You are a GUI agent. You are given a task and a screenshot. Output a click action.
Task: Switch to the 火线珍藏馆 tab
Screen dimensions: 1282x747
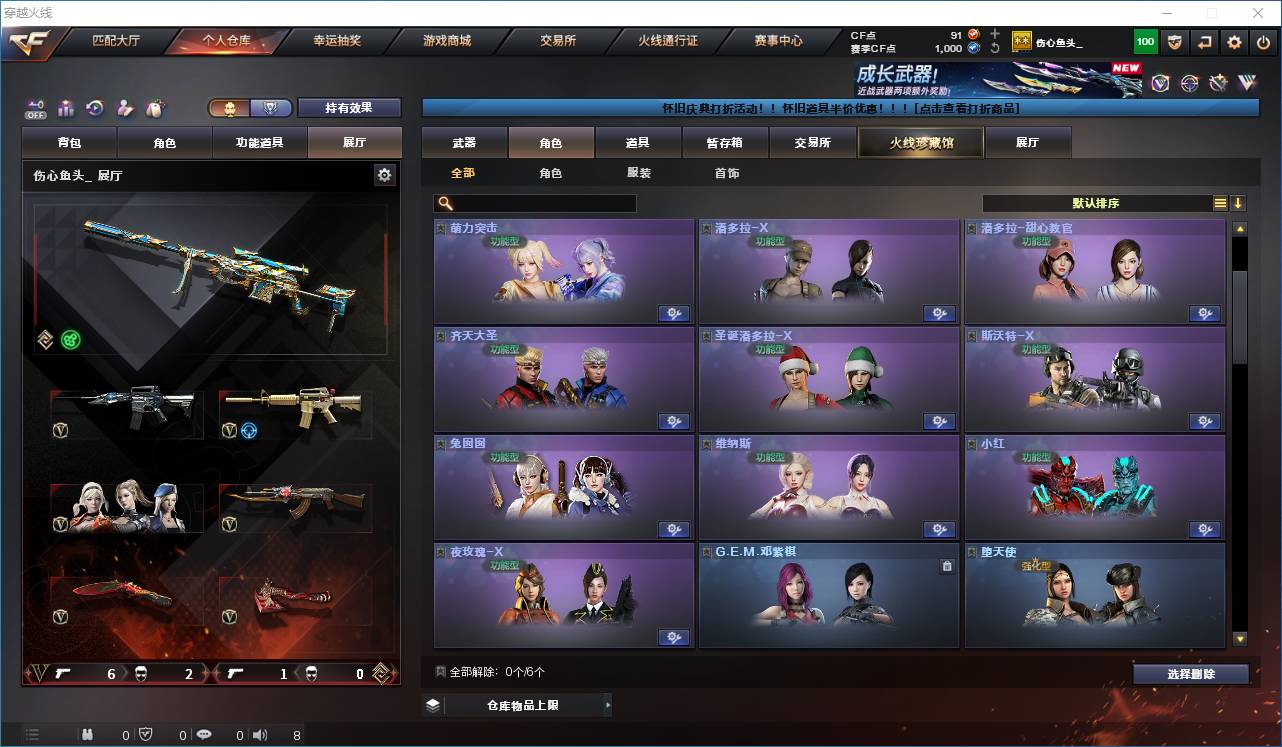[x=919, y=142]
